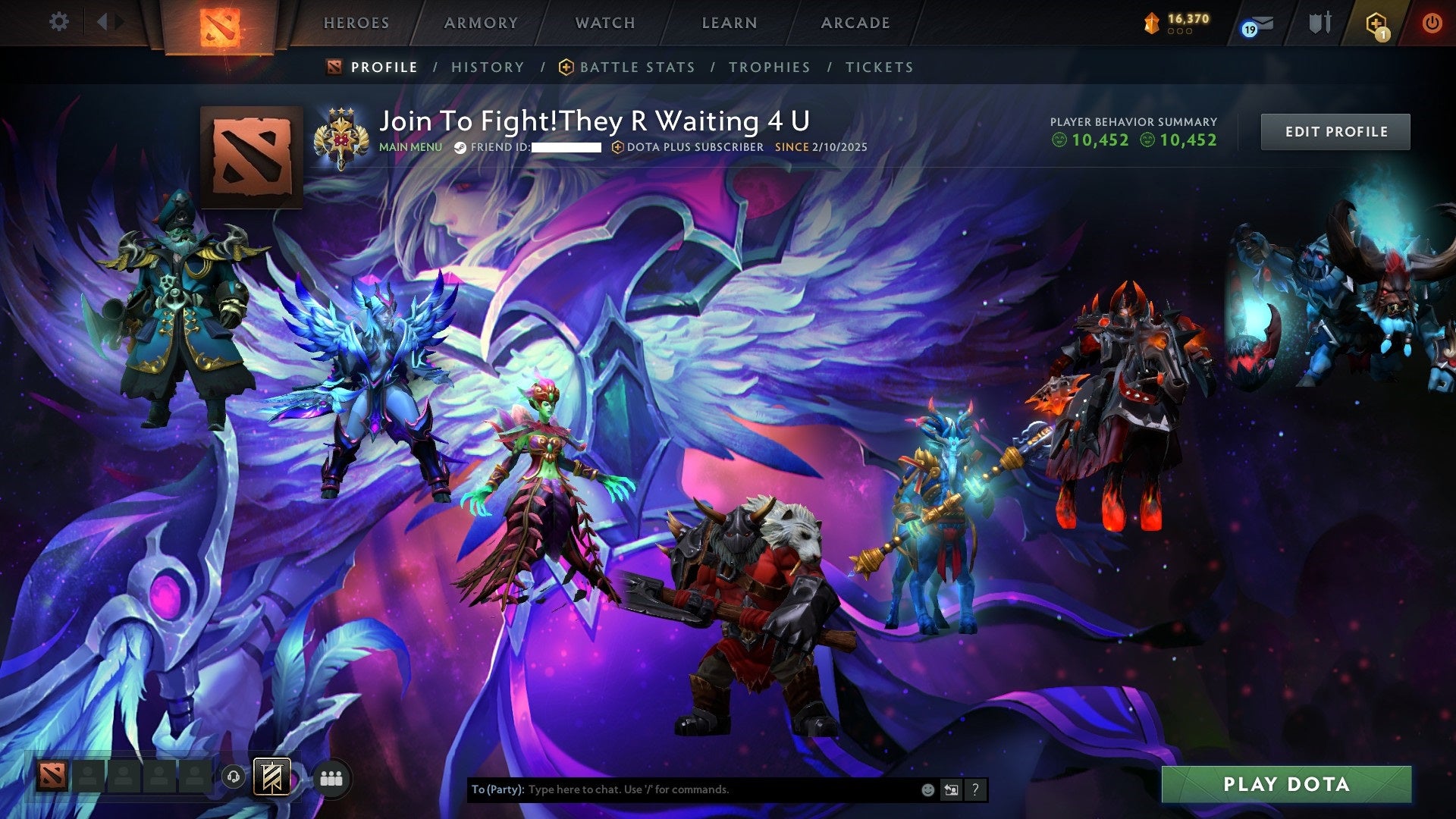The height and width of the screenshot is (819, 1456).
Task: Click the question mark help button near chat
Action: 974,789
